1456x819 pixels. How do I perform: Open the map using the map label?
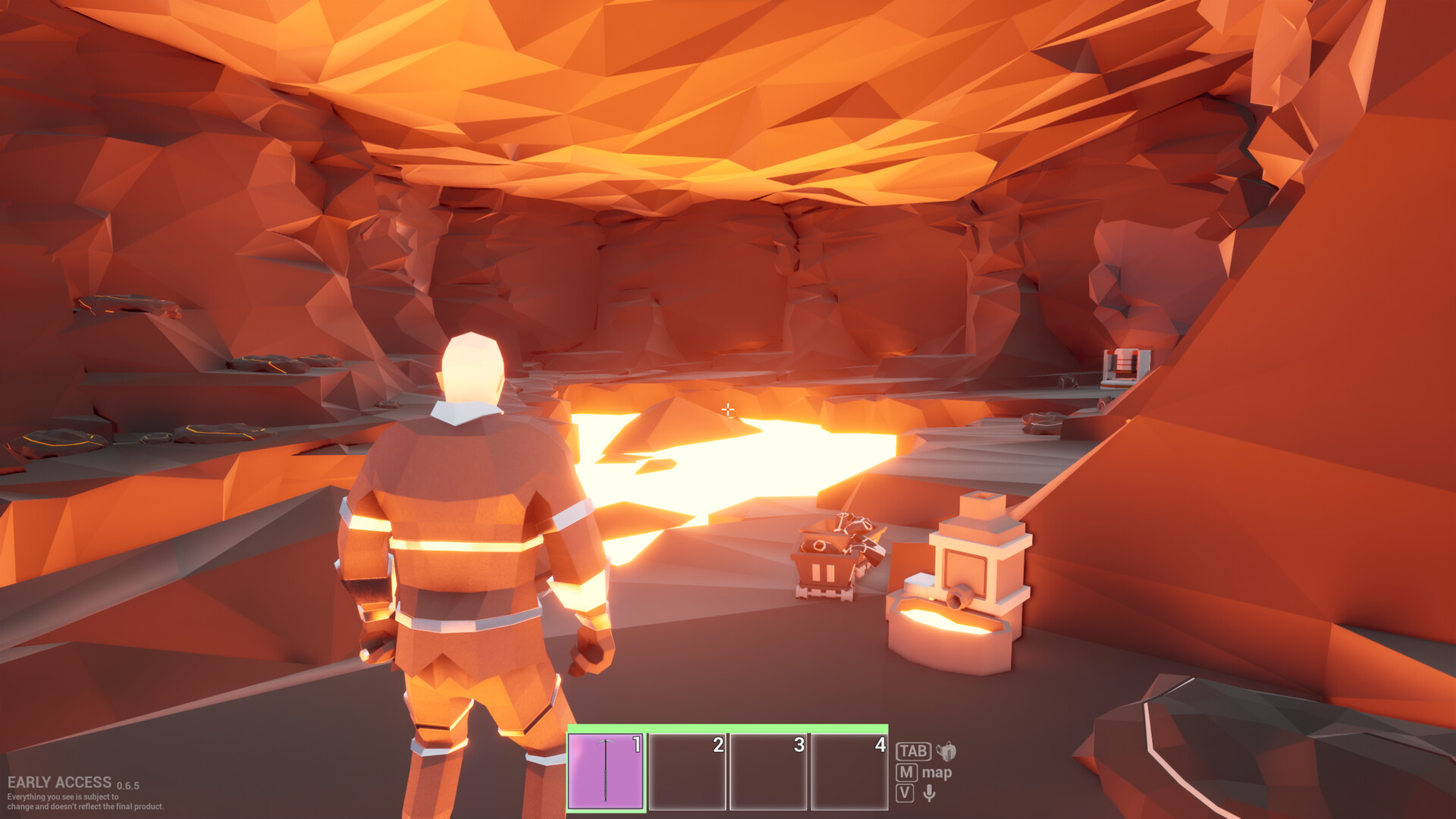point(939,774)
